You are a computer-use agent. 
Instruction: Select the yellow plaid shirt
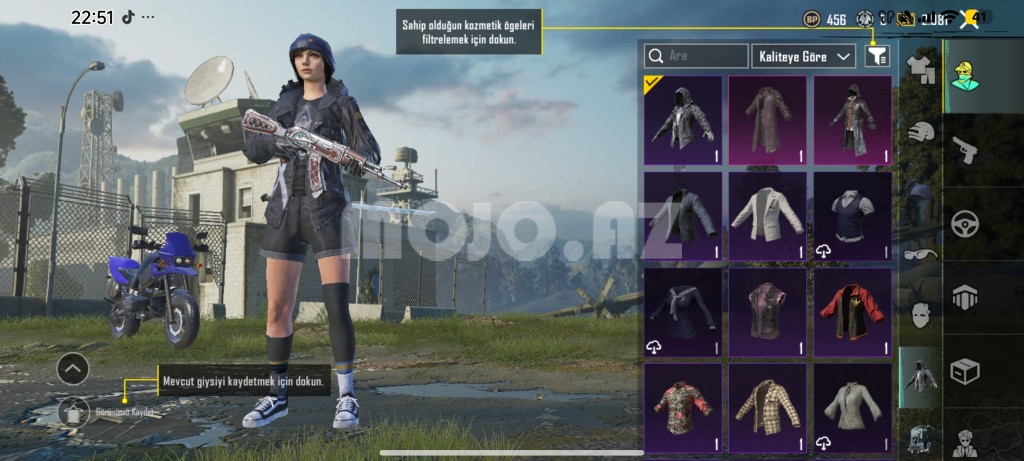[x=767, y=405]
